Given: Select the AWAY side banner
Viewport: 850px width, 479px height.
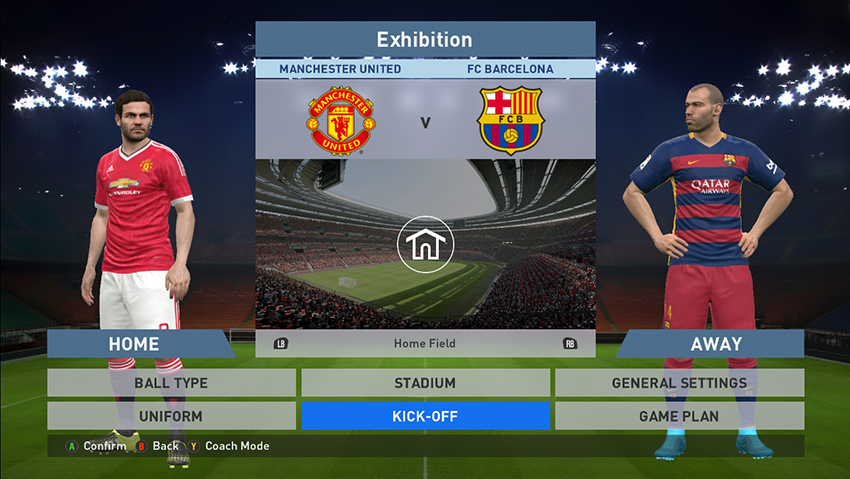Looking at the screenshot, I should tap(715, 344).
